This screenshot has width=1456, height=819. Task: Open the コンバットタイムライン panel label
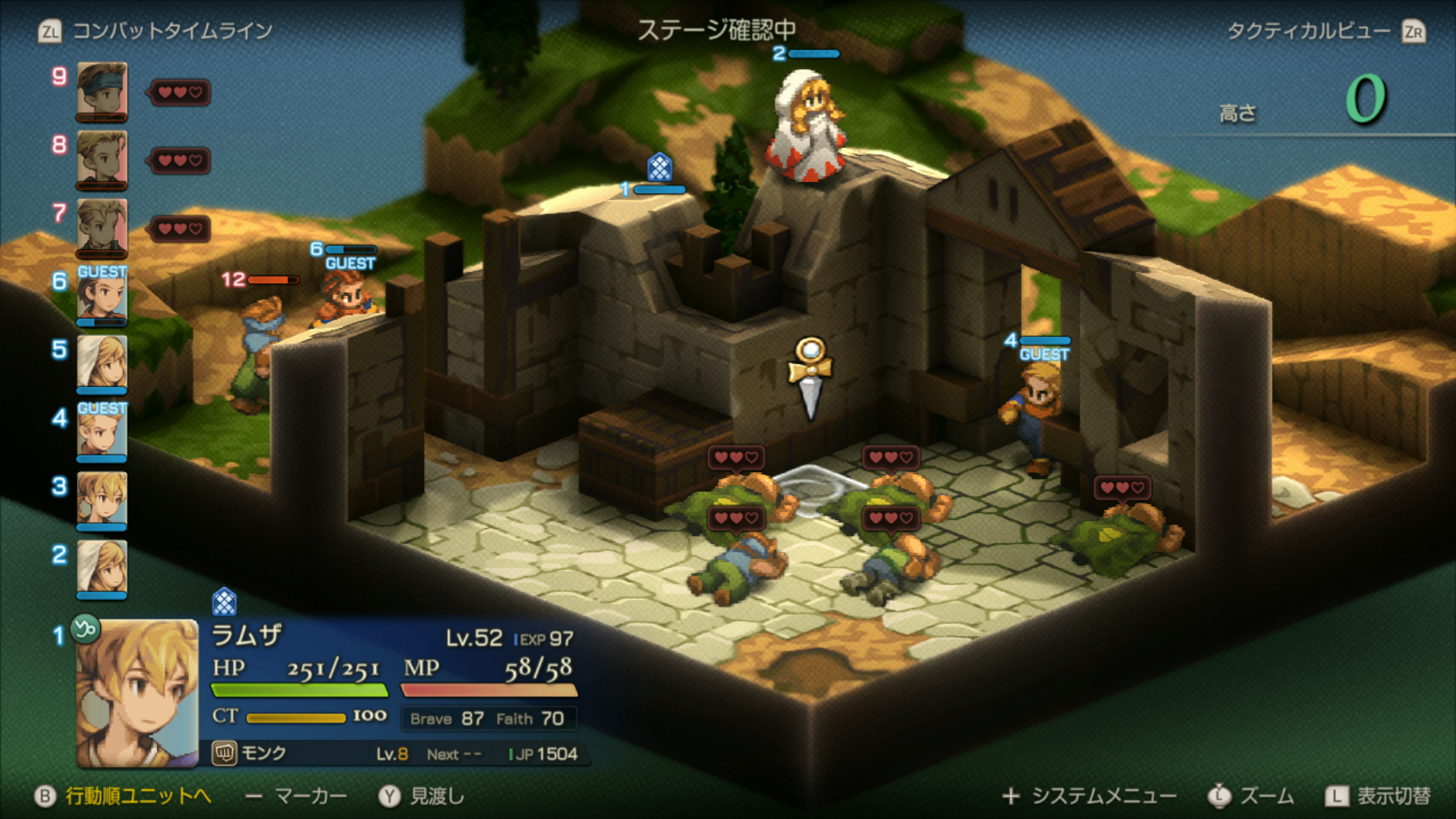pos(171,31)
